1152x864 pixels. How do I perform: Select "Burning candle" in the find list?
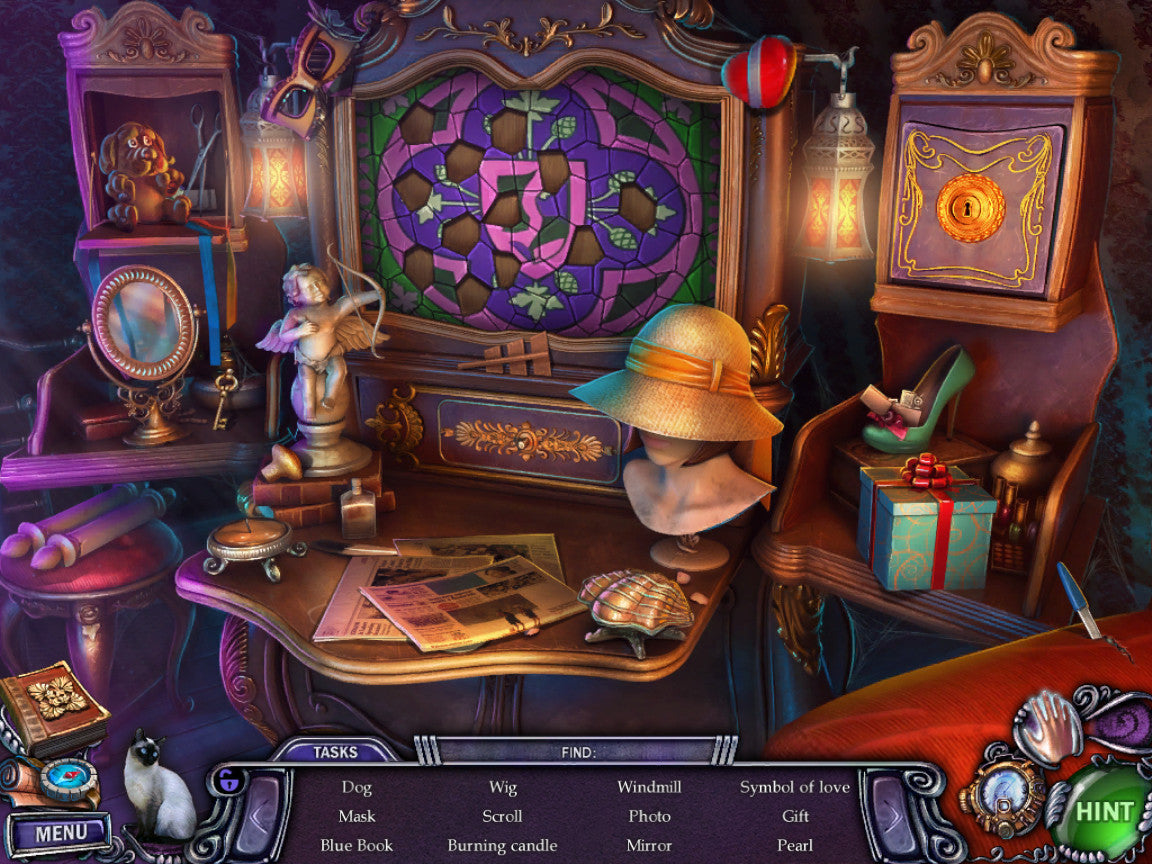[x=502, y=845]
